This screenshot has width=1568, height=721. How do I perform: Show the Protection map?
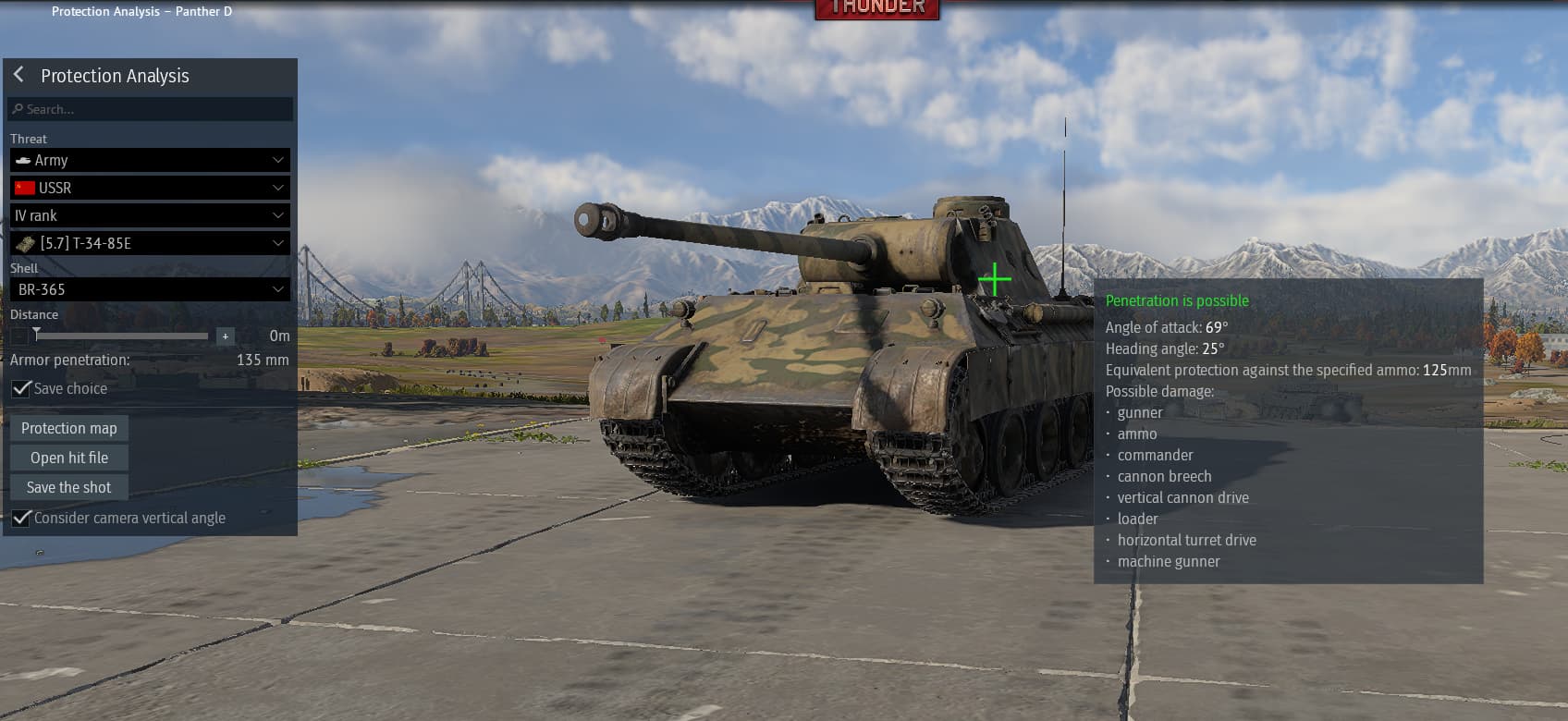[69, 428]
